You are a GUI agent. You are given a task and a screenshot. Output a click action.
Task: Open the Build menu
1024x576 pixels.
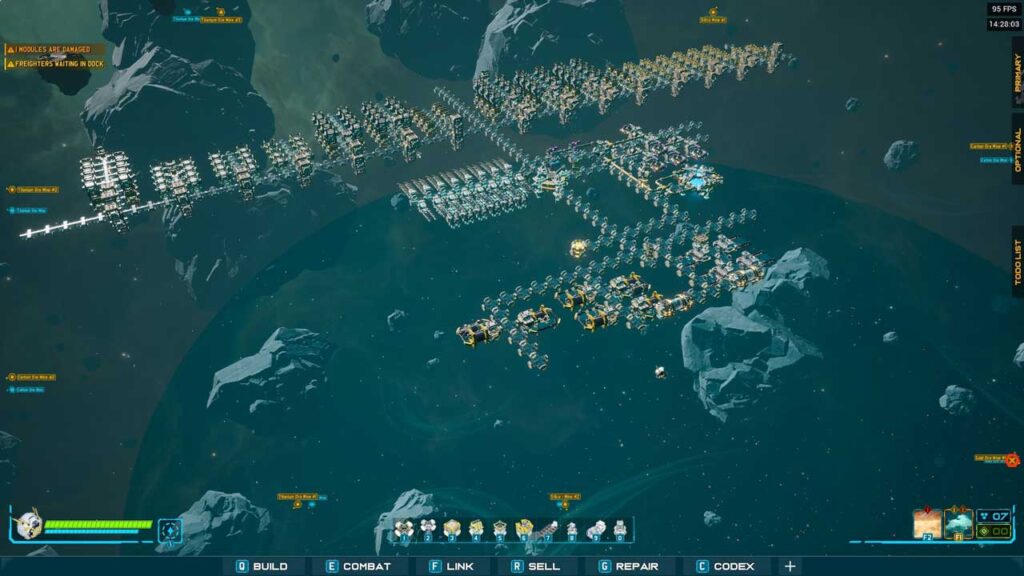coord(262,566)
